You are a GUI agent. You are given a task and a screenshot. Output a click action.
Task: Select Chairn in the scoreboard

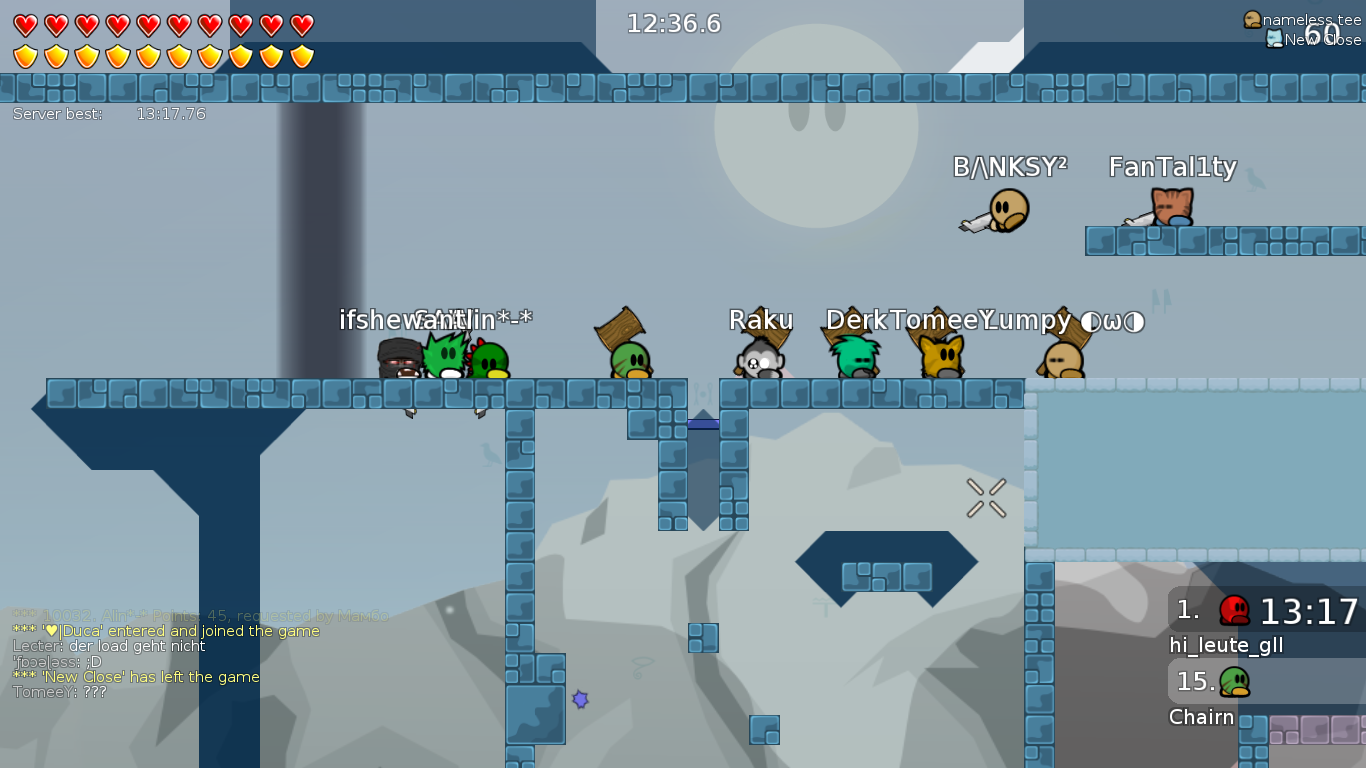tap(1201, 717)
